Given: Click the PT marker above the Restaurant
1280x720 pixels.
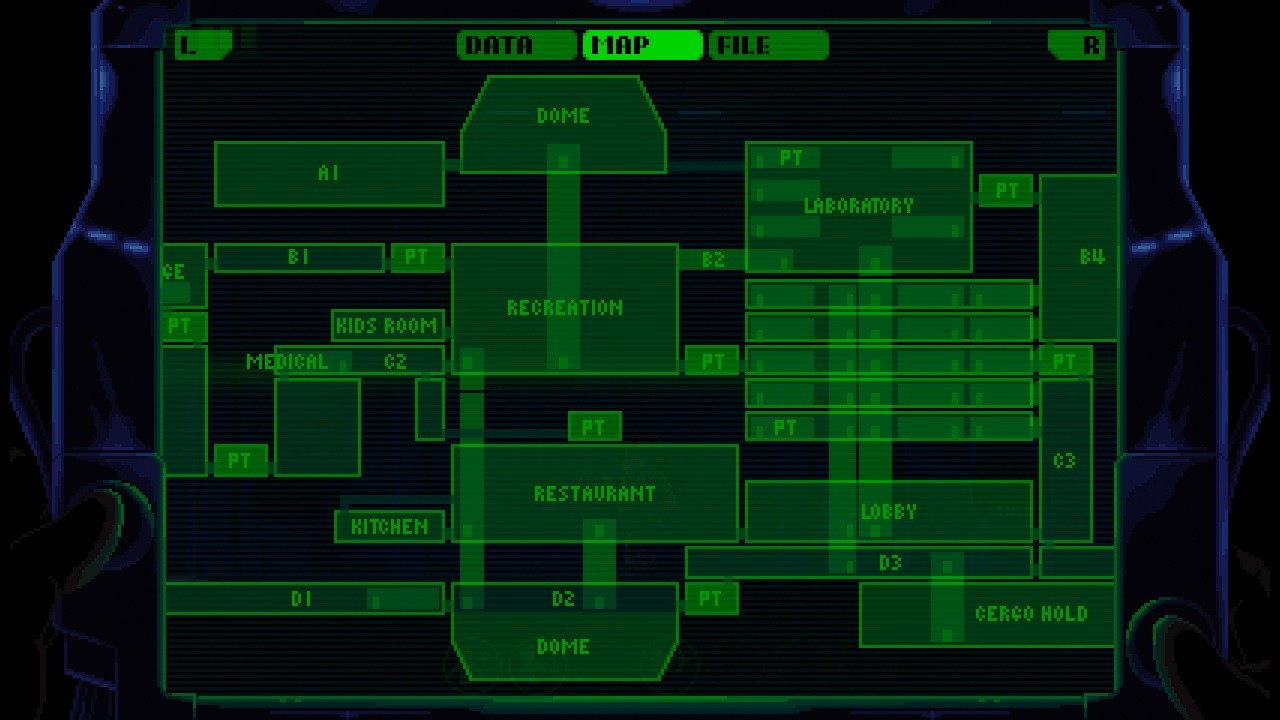Looking at the screenshot, I should [595, 428].
